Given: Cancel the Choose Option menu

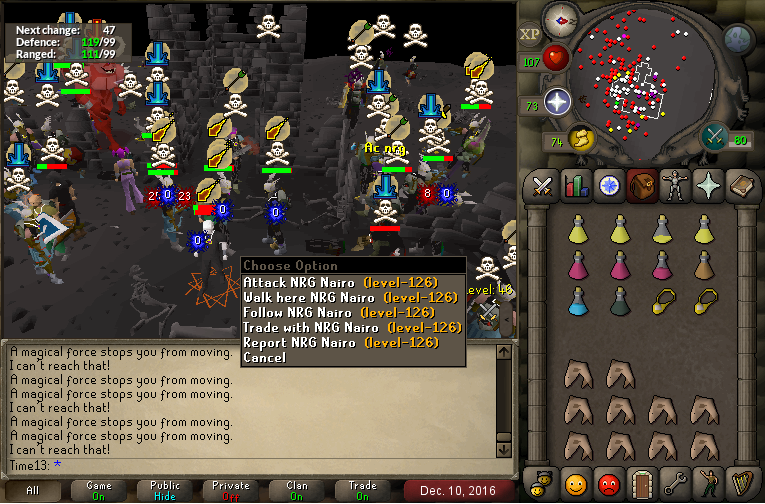Looking at the screenshot, I should tap(264, 357).
